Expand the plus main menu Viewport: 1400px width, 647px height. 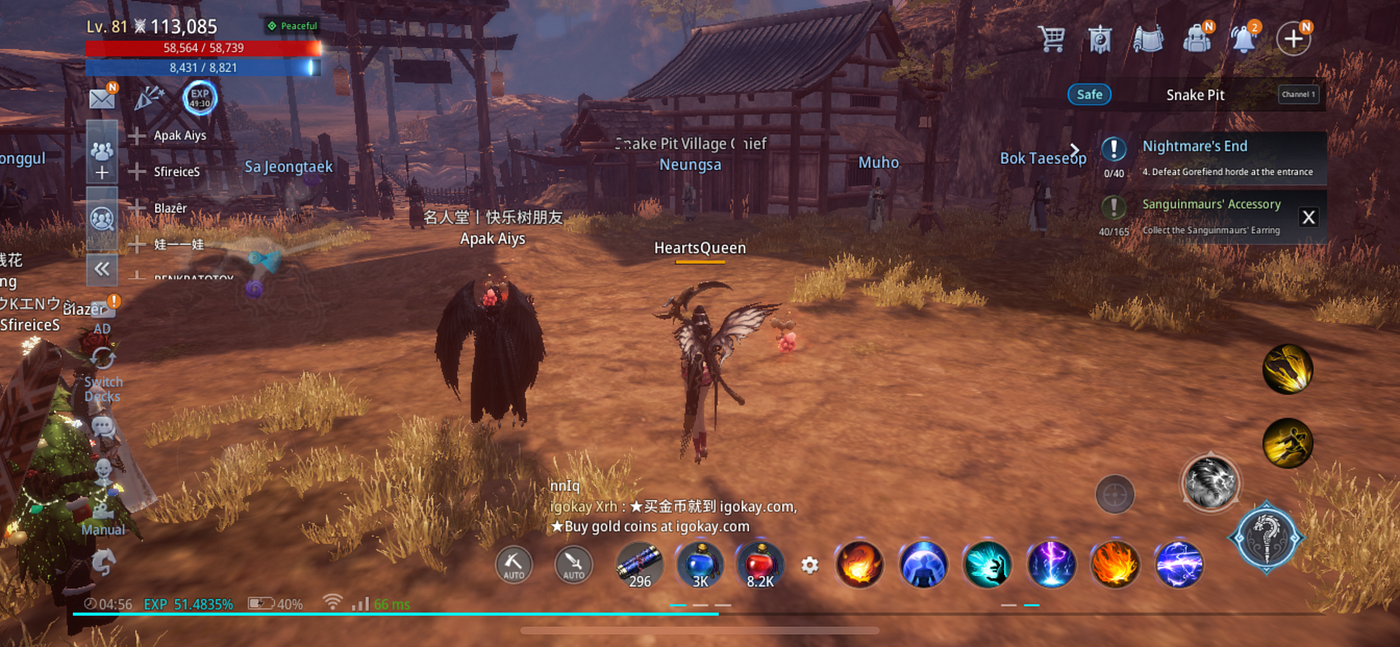(1293, 39)
